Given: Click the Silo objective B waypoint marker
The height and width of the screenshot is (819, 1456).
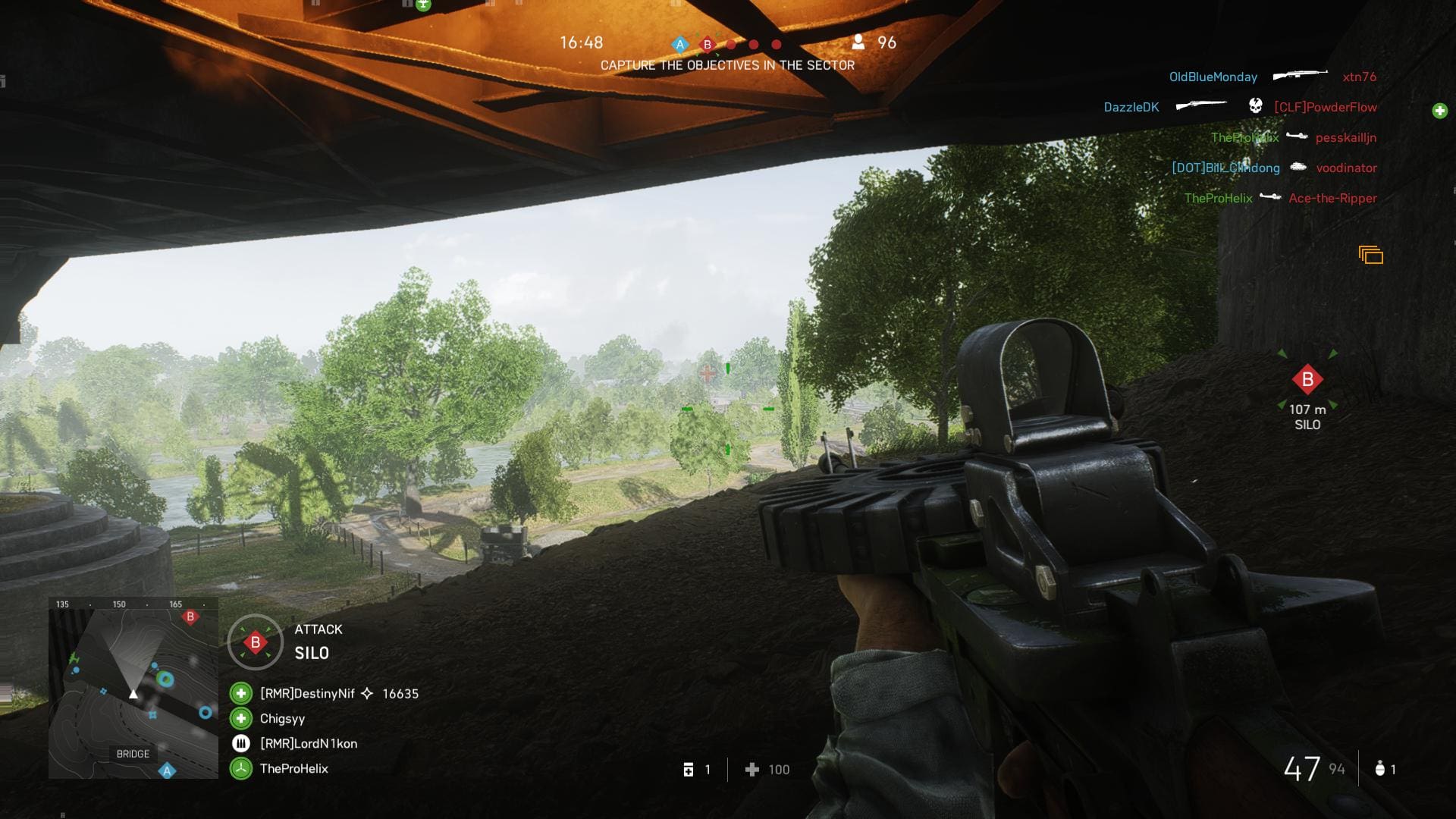Looking at the screenshot, I should [x=1307, y=380].
